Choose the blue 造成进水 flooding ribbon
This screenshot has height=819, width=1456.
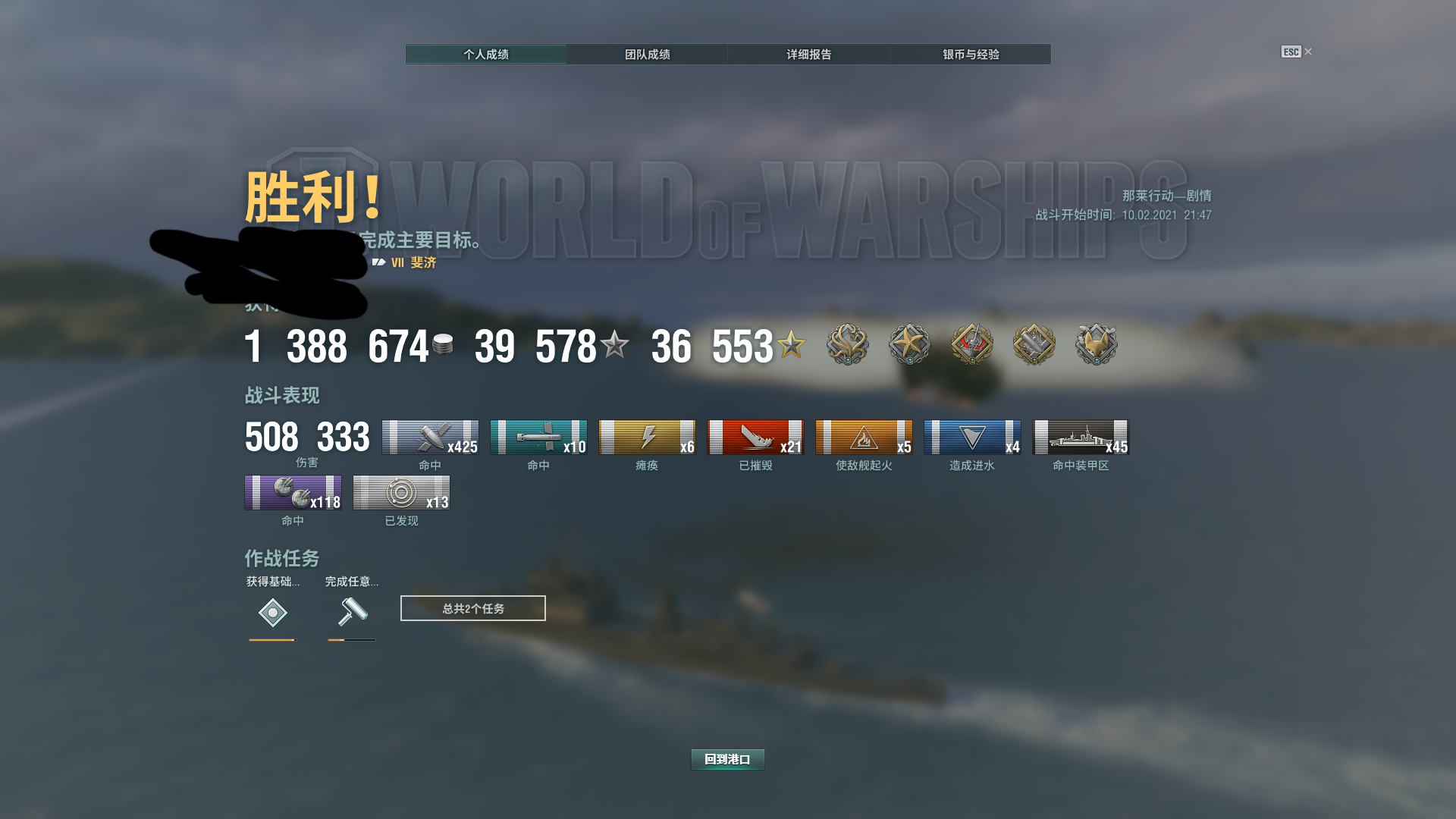(972, 438)
